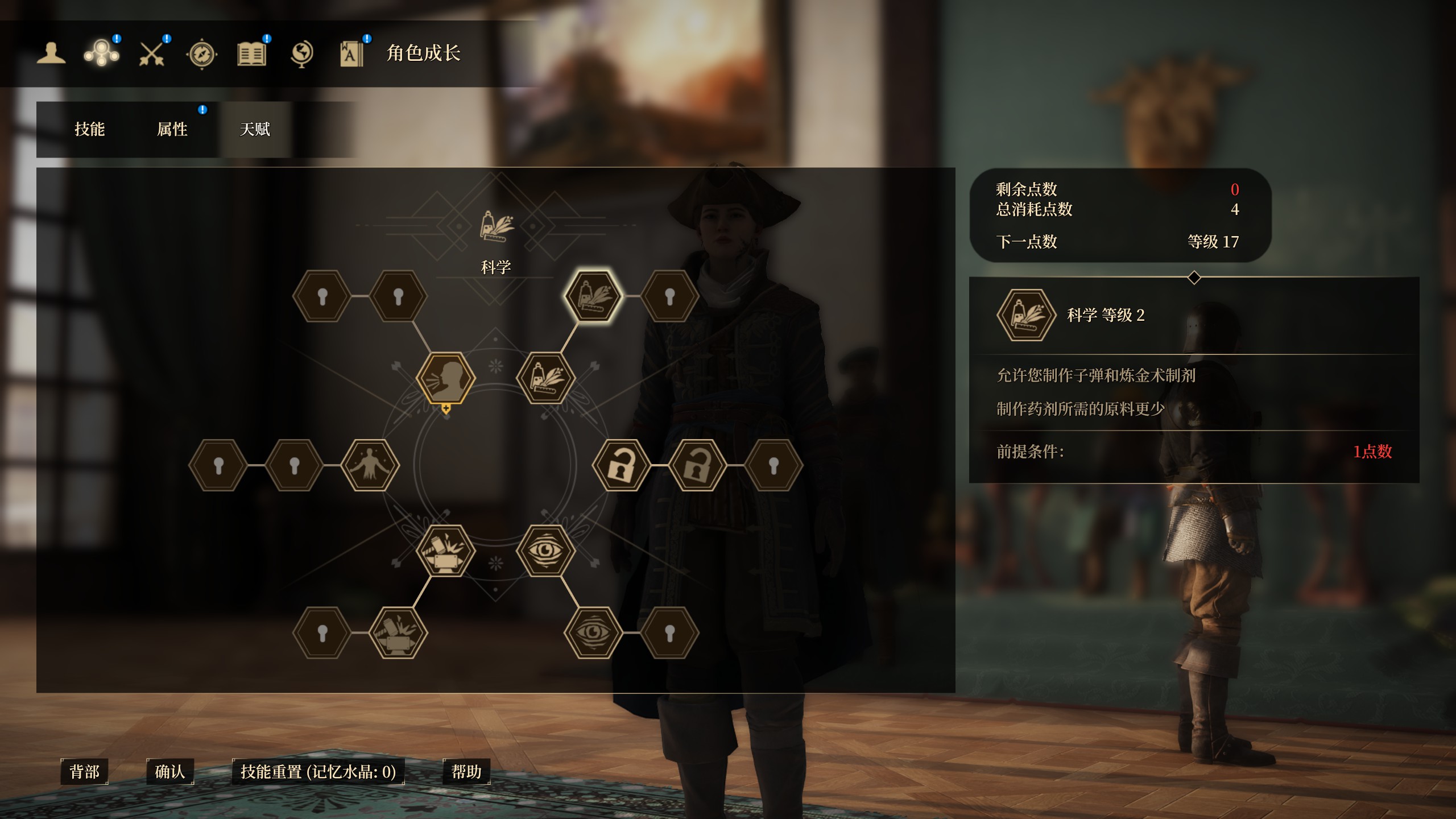
Task: Switch to the 属性 tab
Action: (172, 129)
